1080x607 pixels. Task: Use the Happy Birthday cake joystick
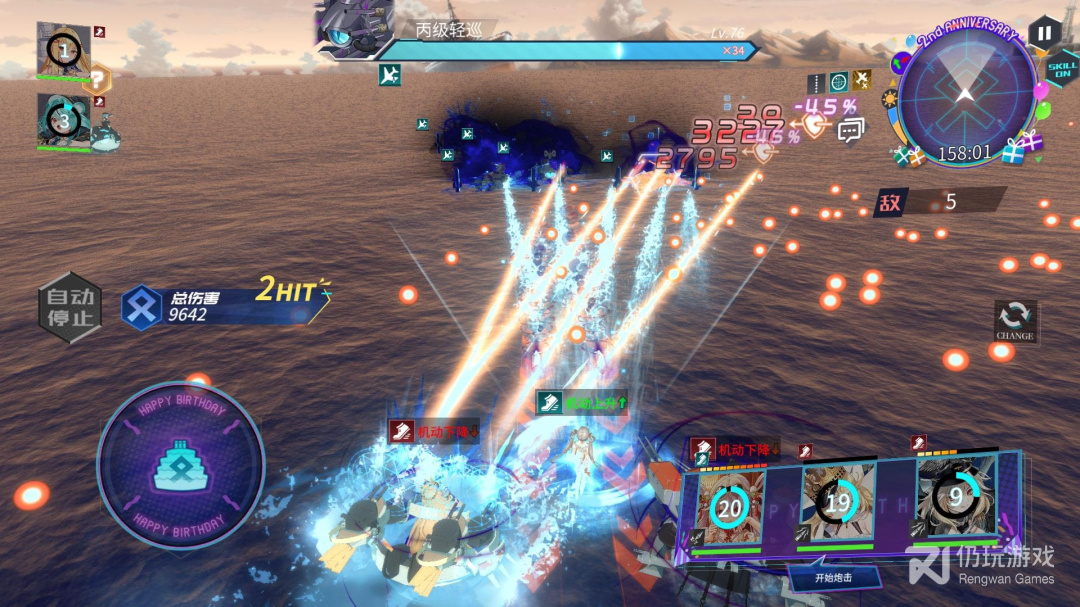pos(180,466)
